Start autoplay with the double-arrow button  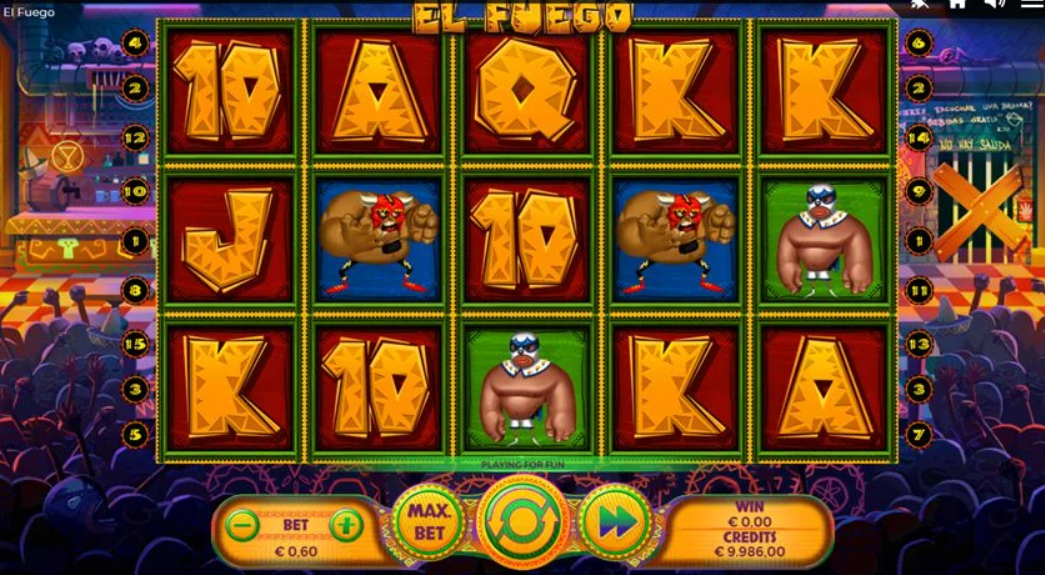pyautogui.click(x=616, y=521)
